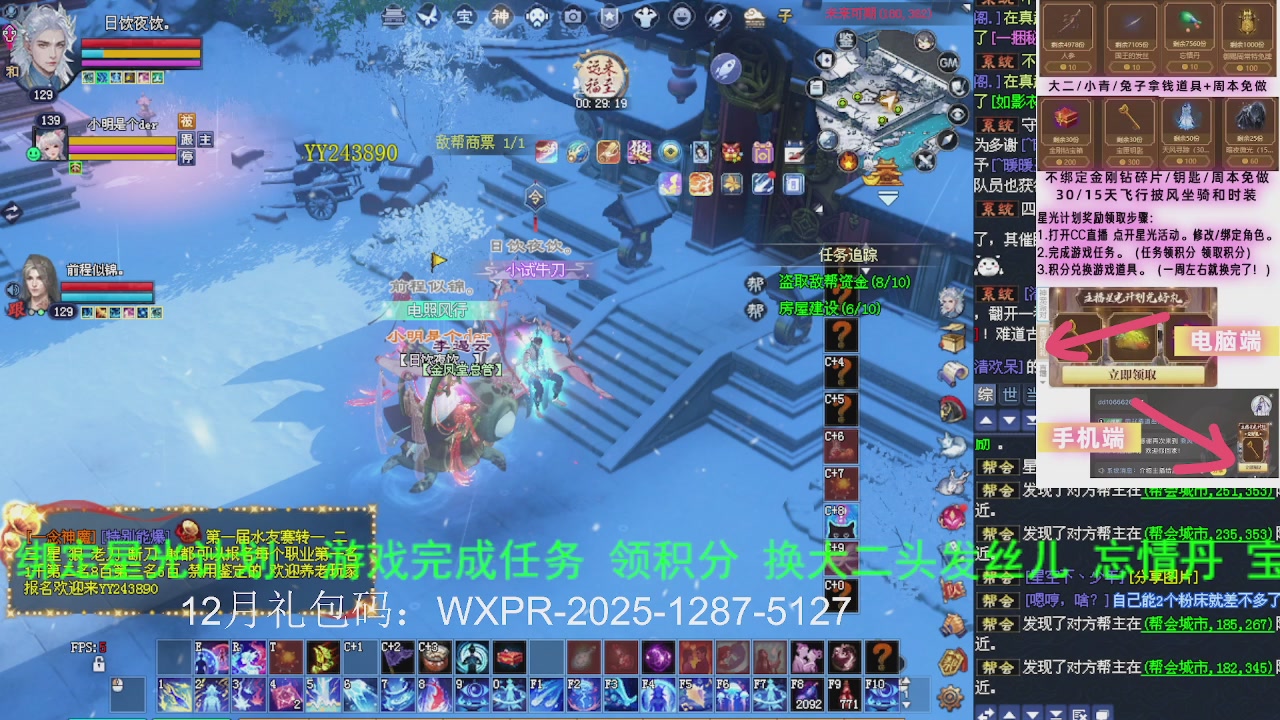Click the down chevron beside the chat tabs
Screen dimensions: 1280x720
(1010, 421)
